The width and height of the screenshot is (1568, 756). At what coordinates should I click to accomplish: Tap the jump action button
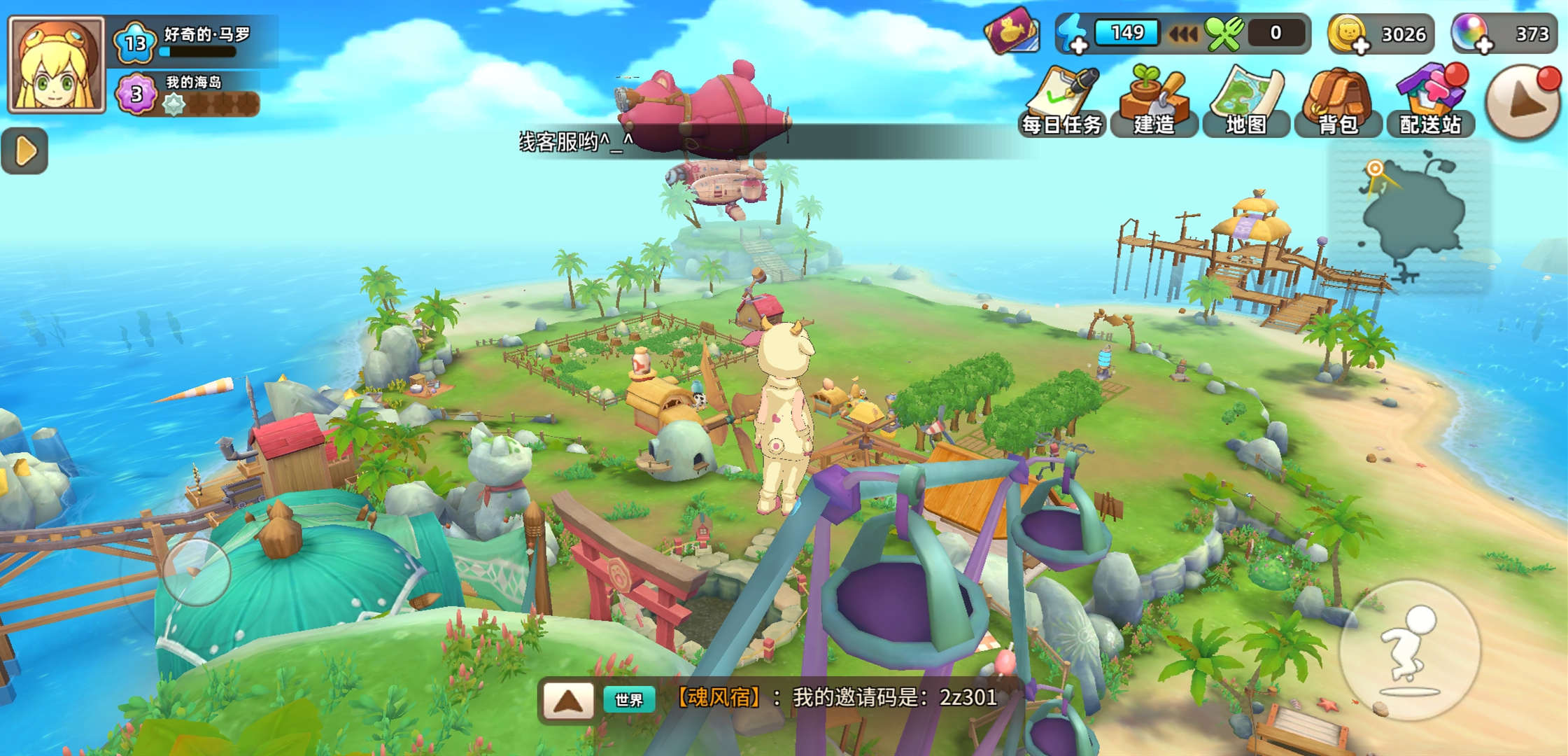click(x=1409, y=650)
